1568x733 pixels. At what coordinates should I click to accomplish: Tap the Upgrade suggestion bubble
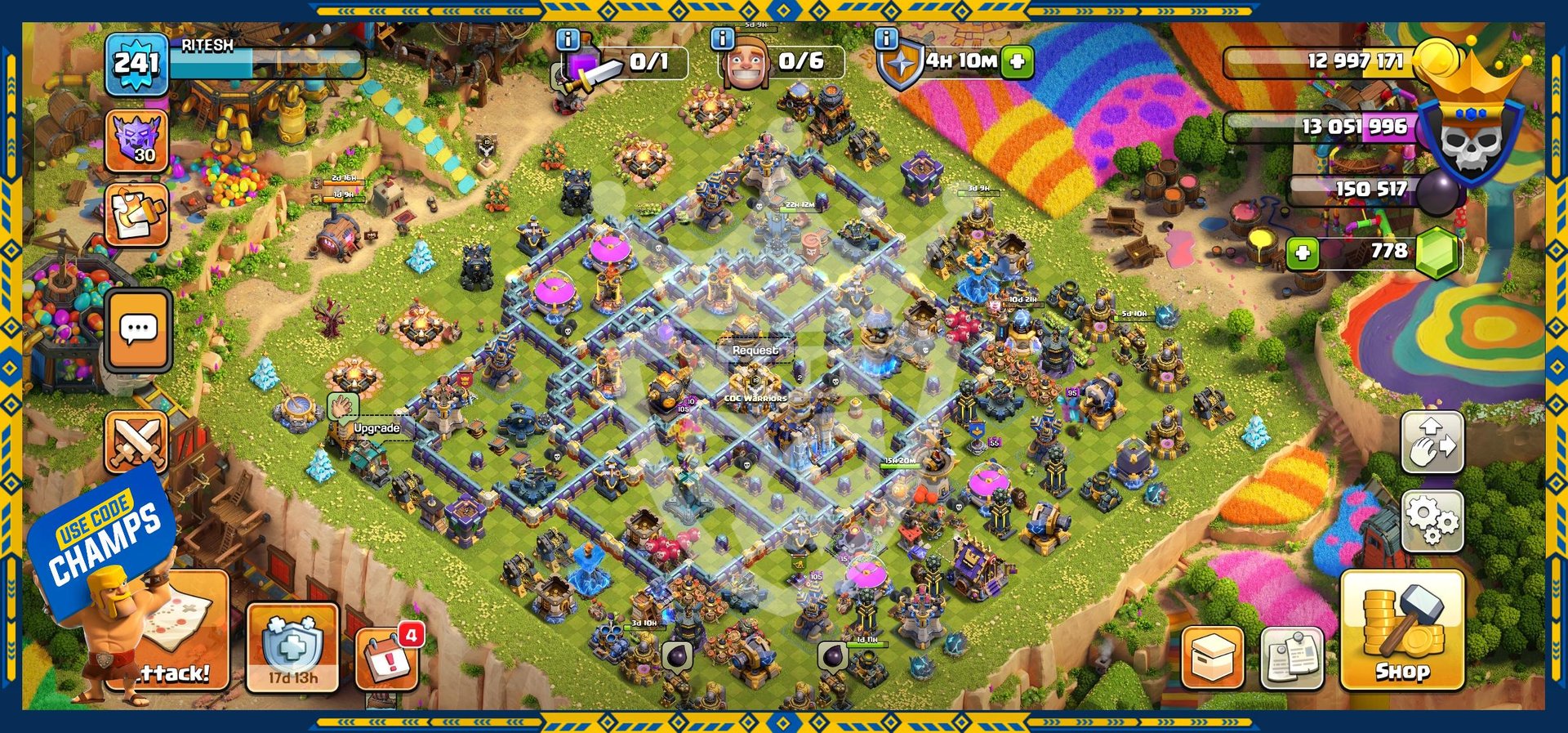(376, 428)
